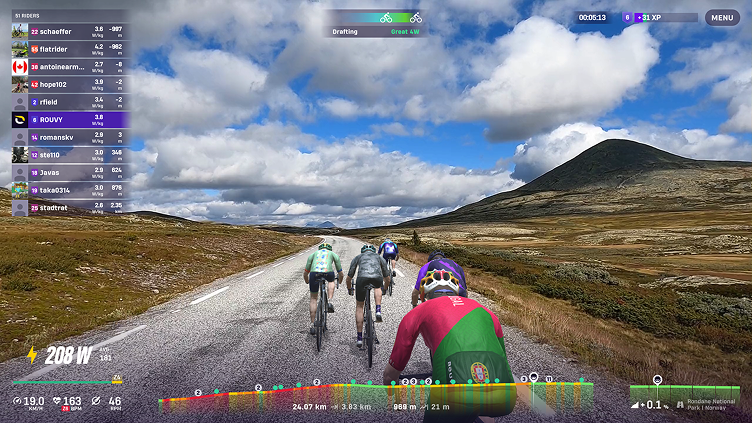Select rider flatrider in the list
752x423 pixels.
coord(68,49)
